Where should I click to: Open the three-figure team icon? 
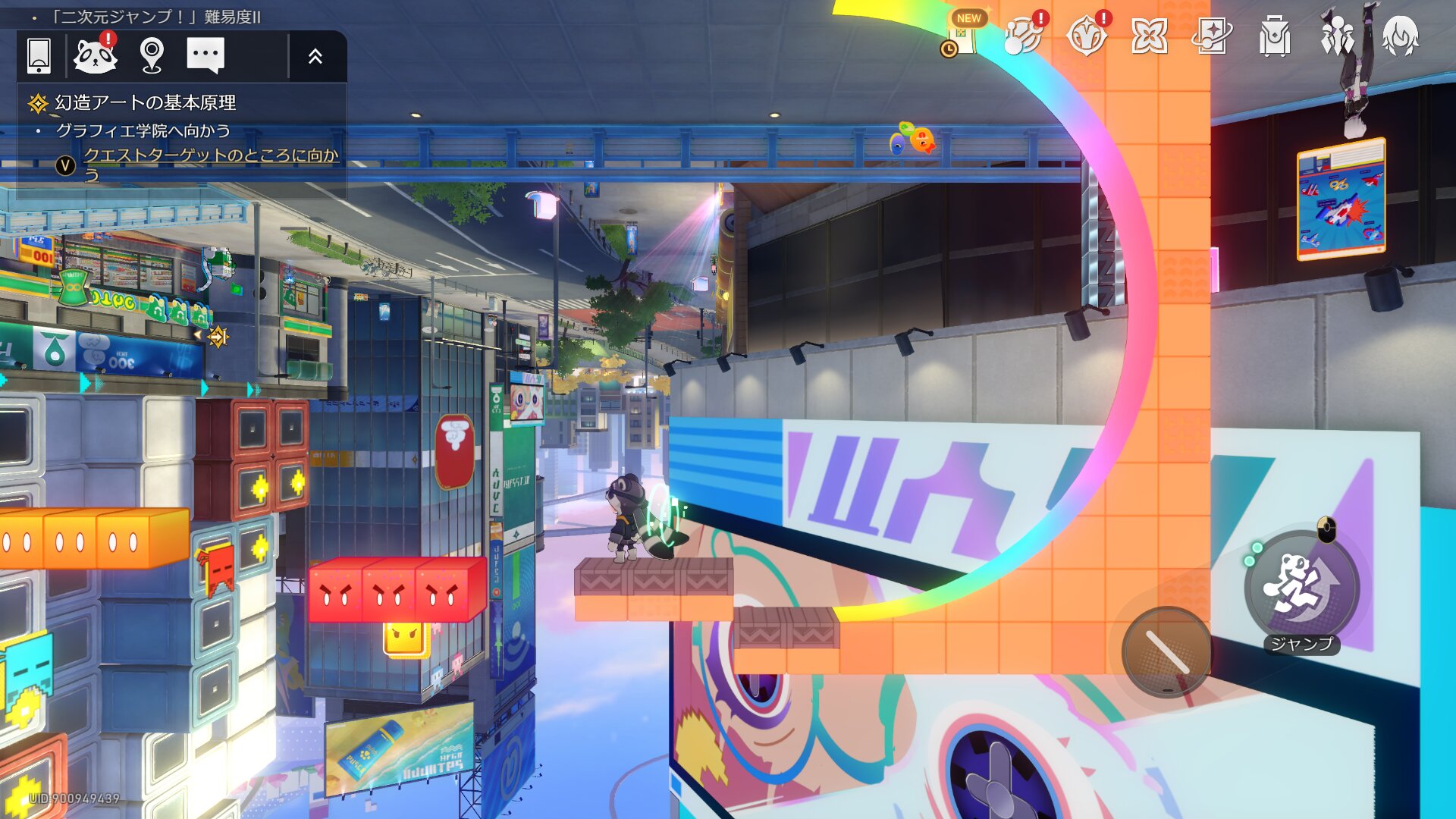[1337, 35]
